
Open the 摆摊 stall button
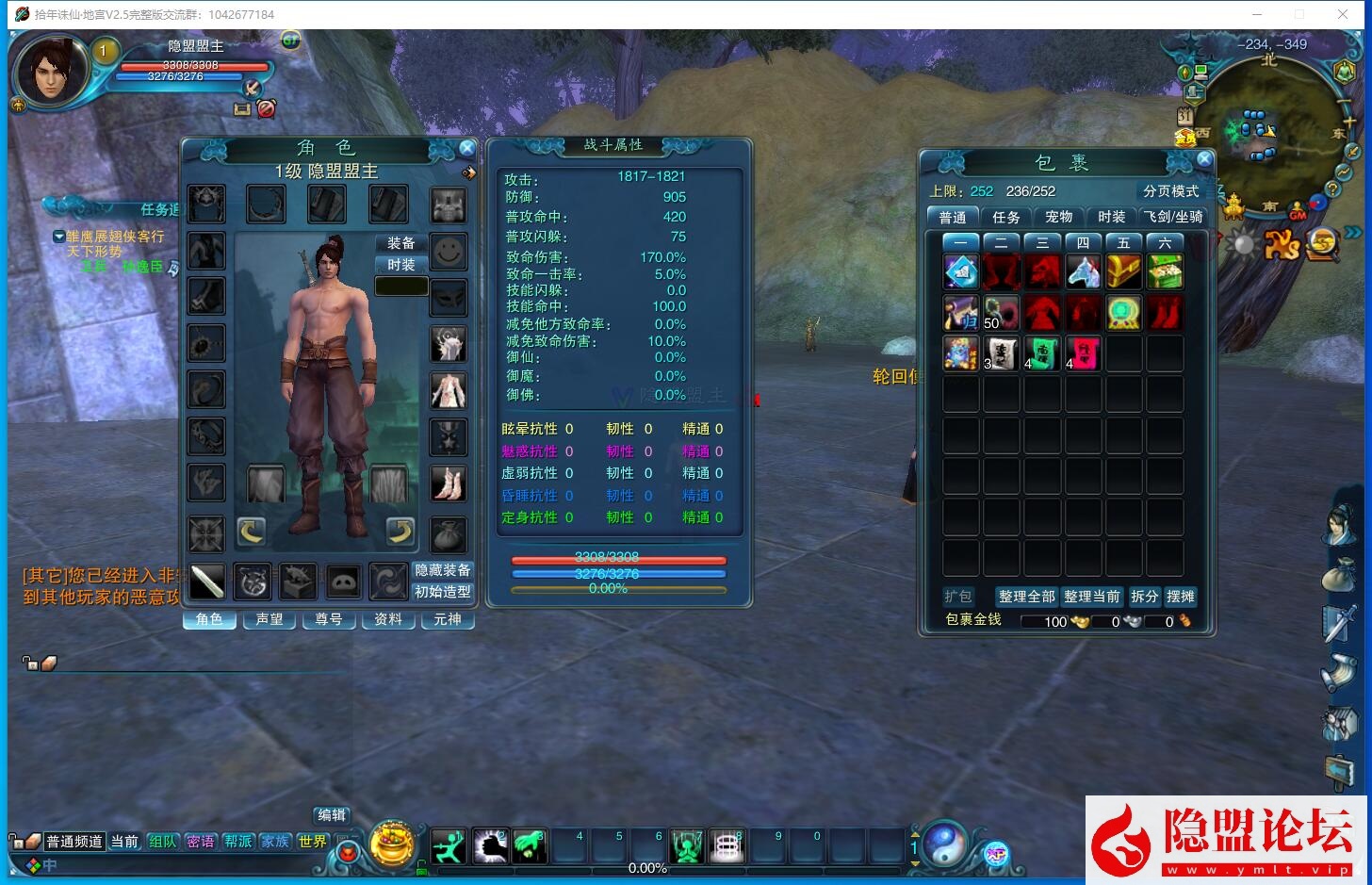click(1180, 597)
